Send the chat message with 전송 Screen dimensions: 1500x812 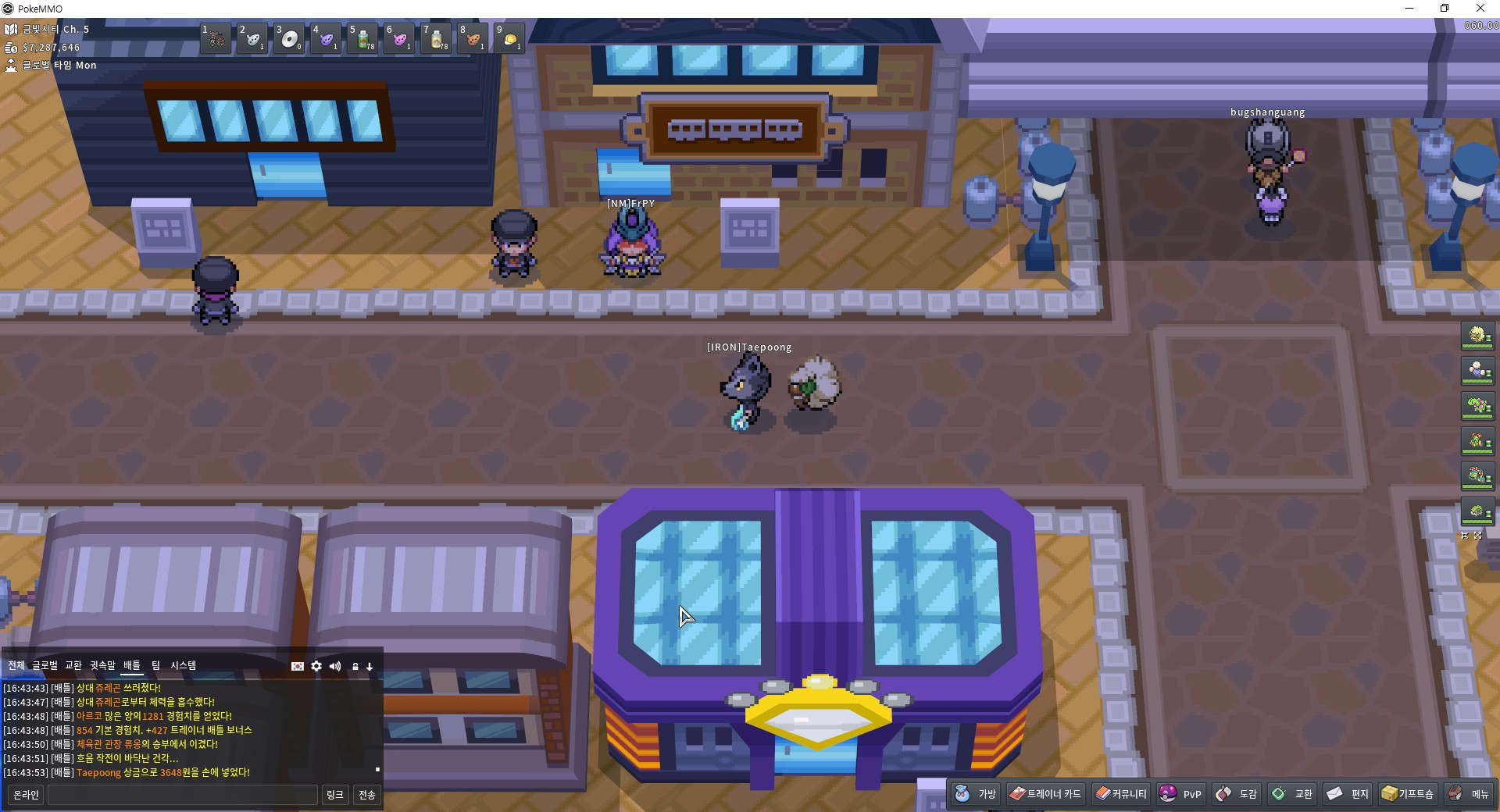[x=367, y=795]
